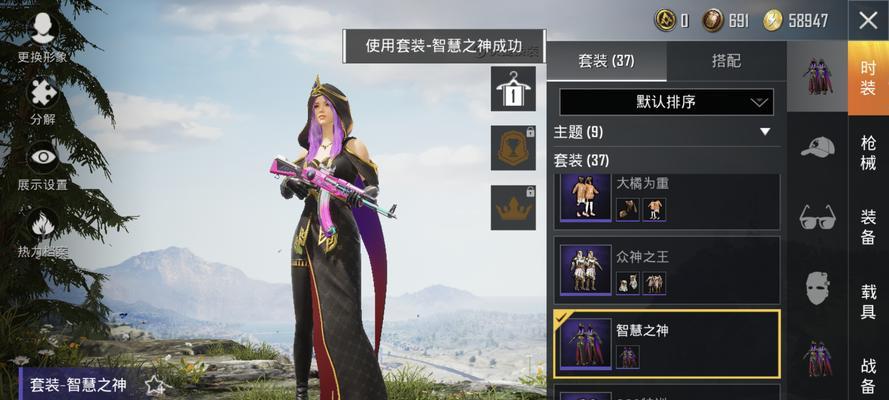Click the 分解 puzzle piece icon
The height and width of the screenshot is (400, 889).
[43, 93]
